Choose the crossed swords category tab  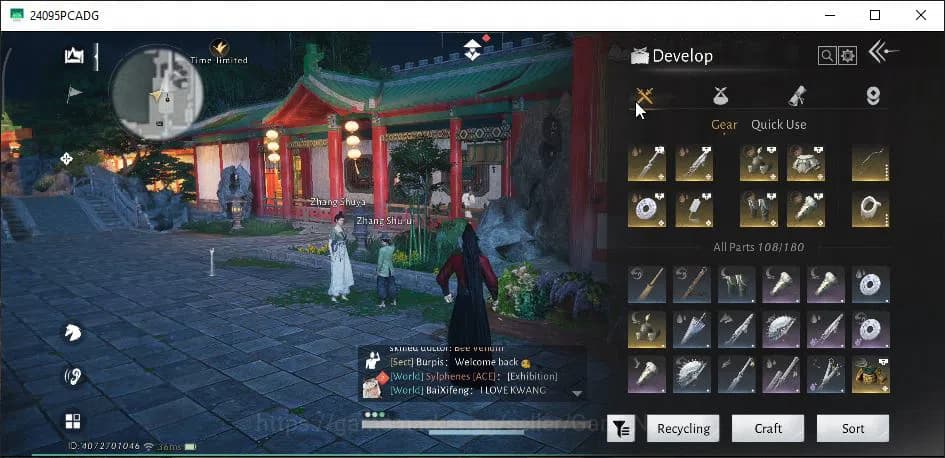tap(645, 96)
